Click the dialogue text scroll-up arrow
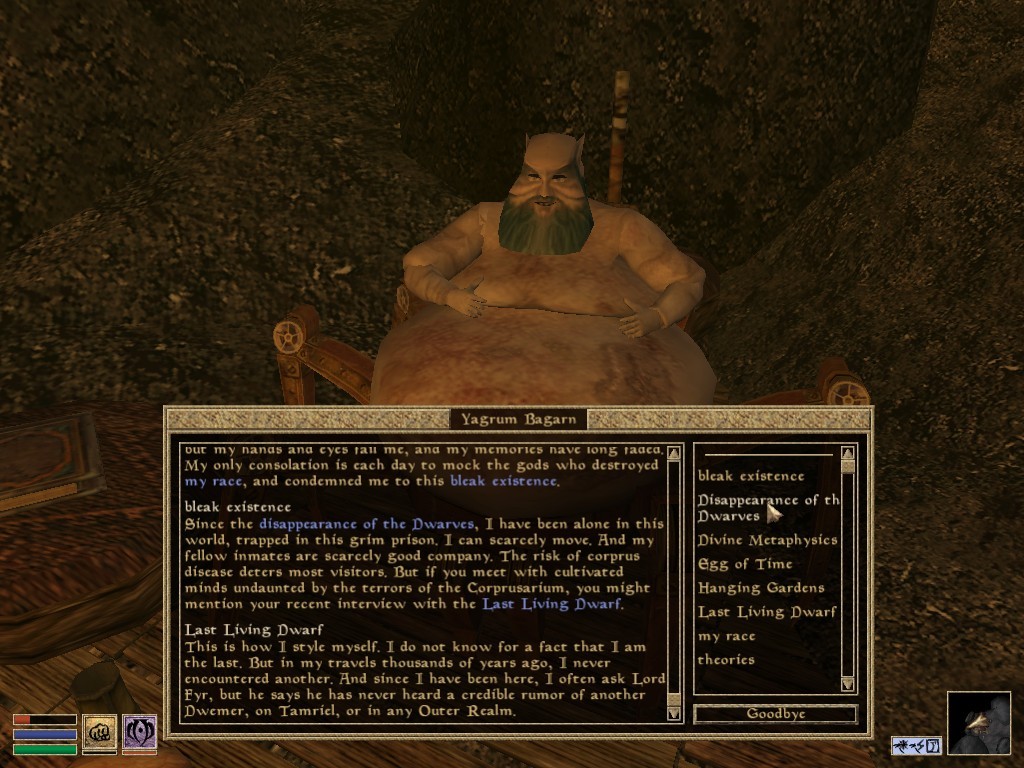The image size is (1024, 768). (674, 452)
